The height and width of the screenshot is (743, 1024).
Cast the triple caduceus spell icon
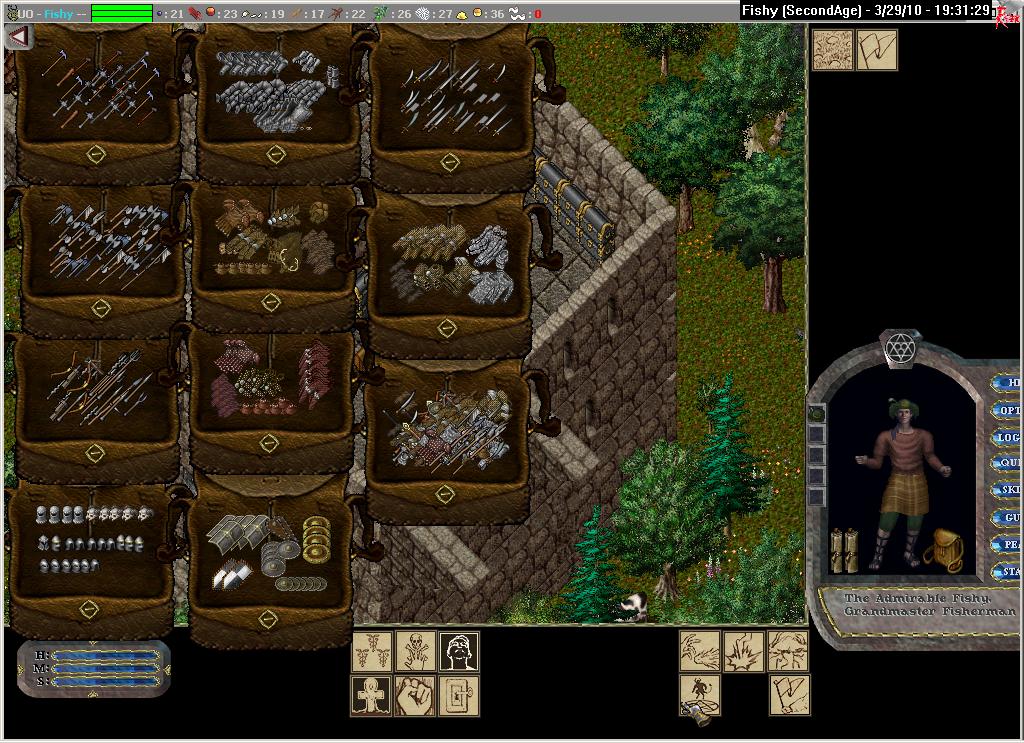371,652
